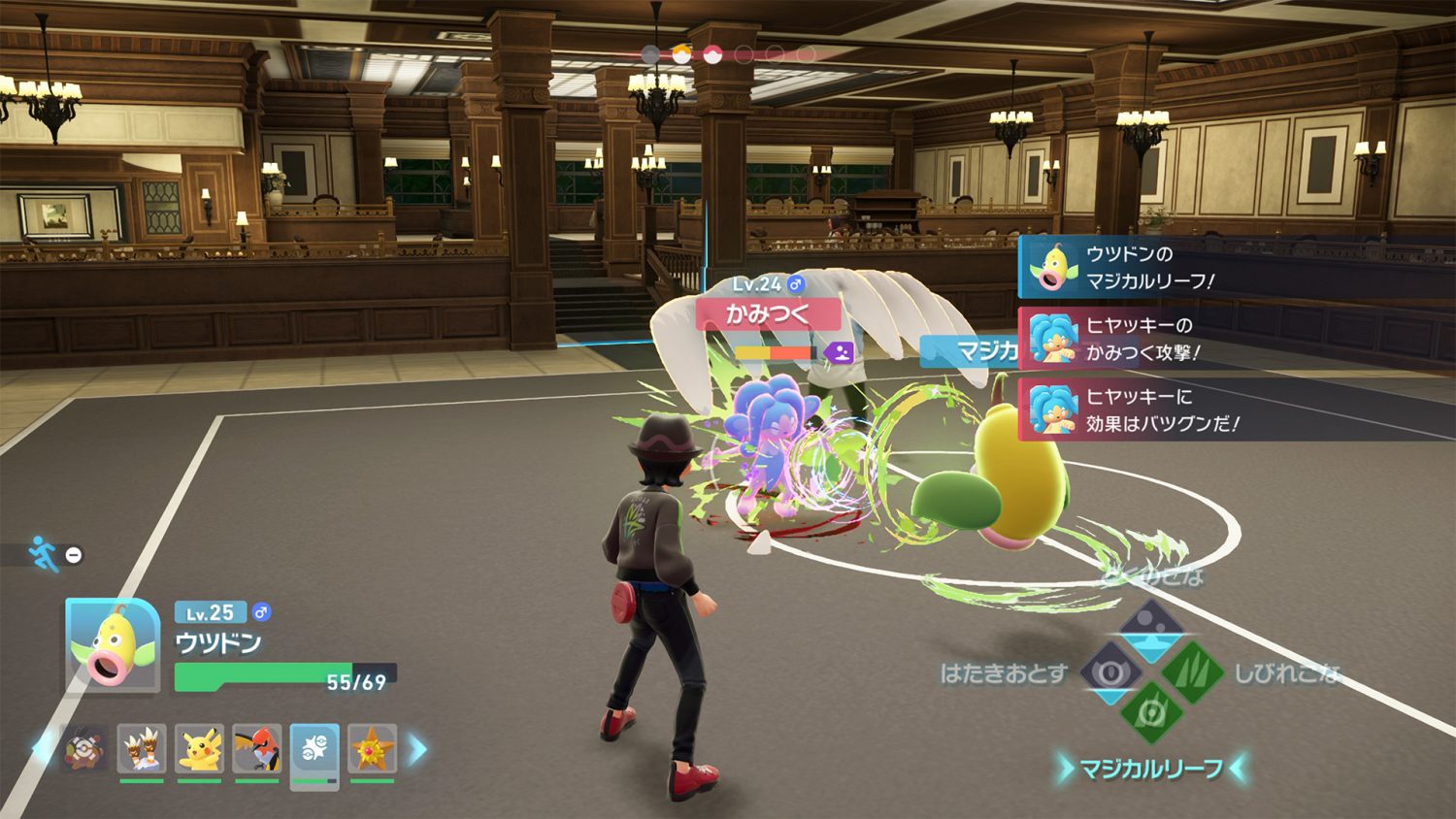Image resolution: width=1456 pixels, height=819 pixels.
Task: Activate the しびれごな move diamond
Action: (x=1191, y=672)
